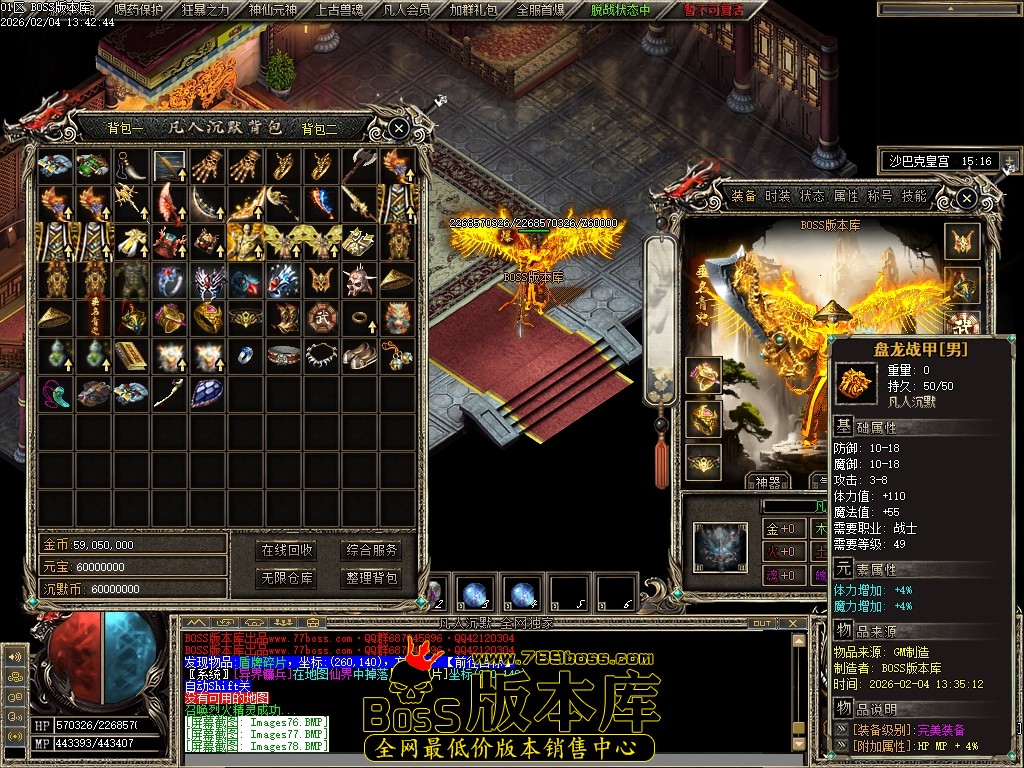Image resolution: width=1024 pixels, height=768 pixels.
Task: Open the 凡人会员 membership menu
Action: pyautogui.click(x=406, y=10)
